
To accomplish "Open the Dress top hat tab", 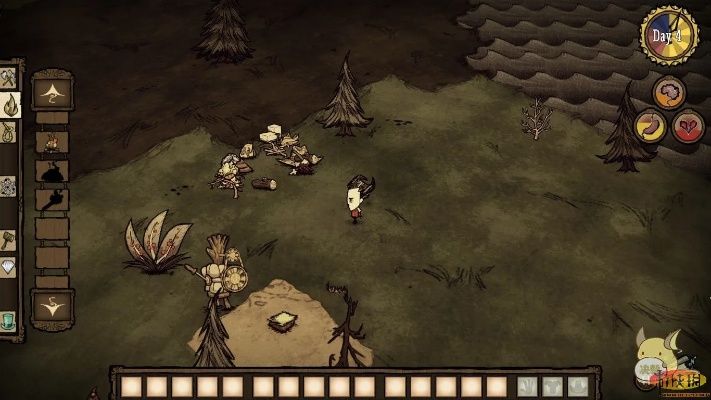I will 8,321.
